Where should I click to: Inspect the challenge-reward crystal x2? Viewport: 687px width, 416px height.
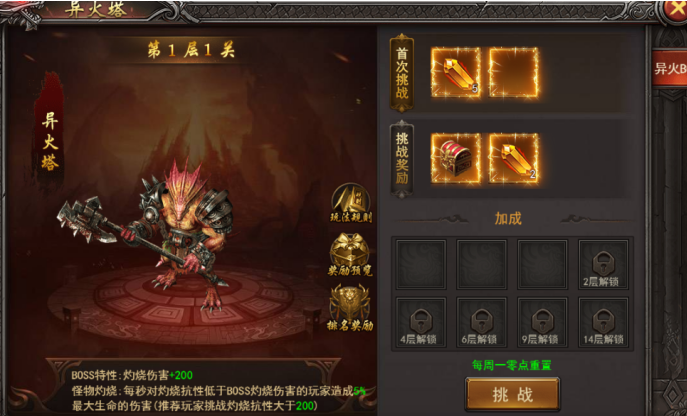514,158
